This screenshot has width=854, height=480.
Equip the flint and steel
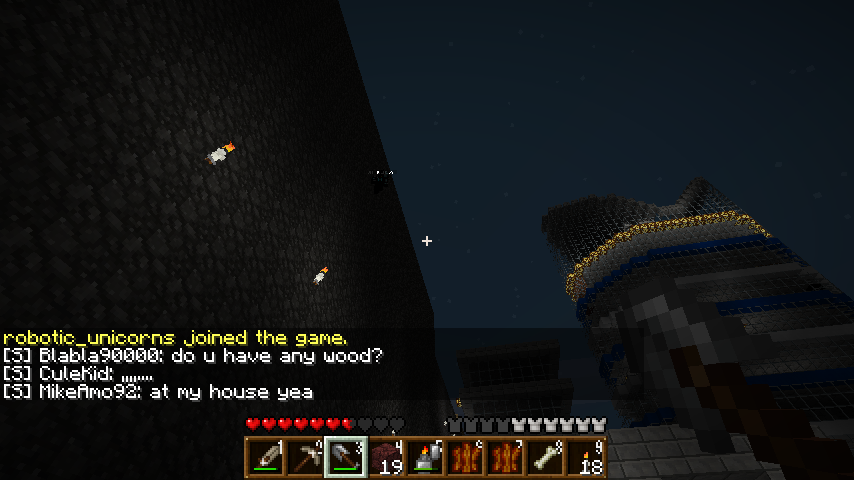point(426,457)
